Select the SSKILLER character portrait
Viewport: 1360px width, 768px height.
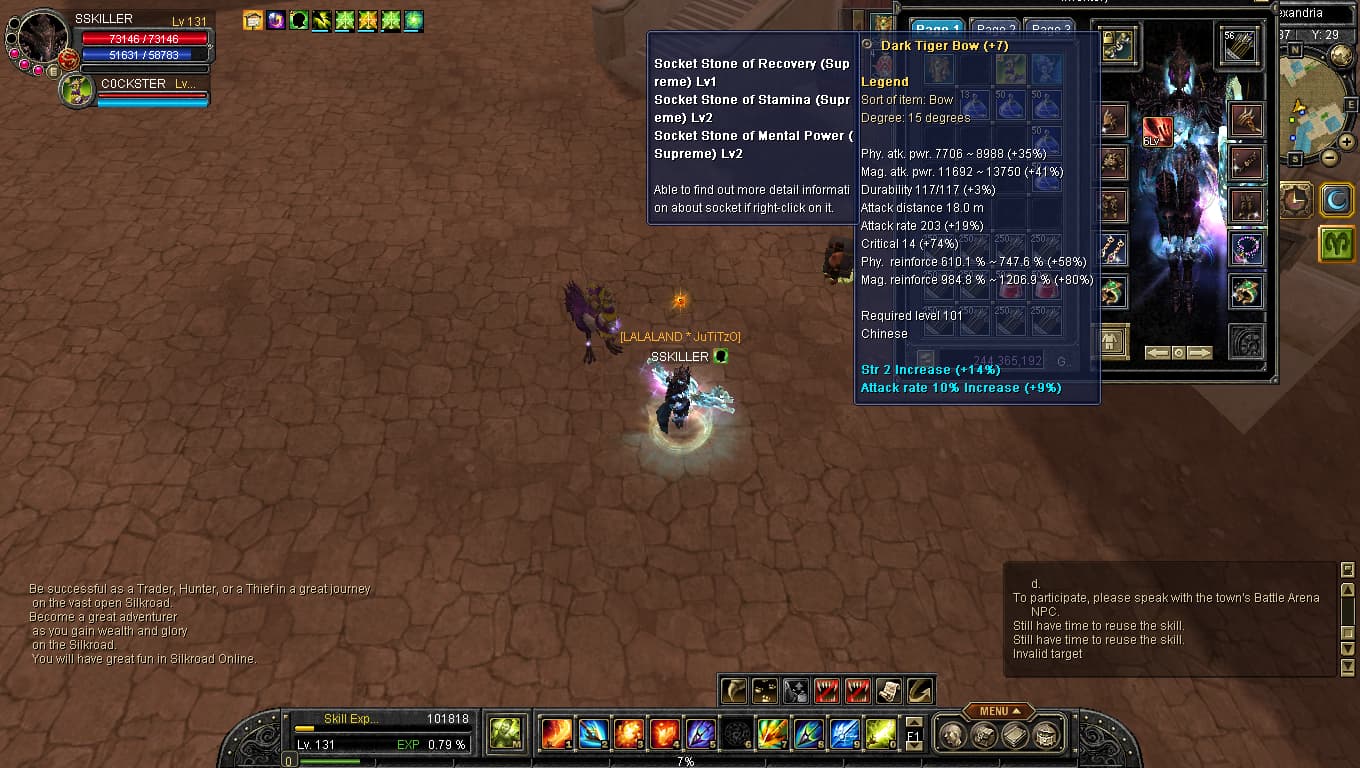tap(43, 38)
